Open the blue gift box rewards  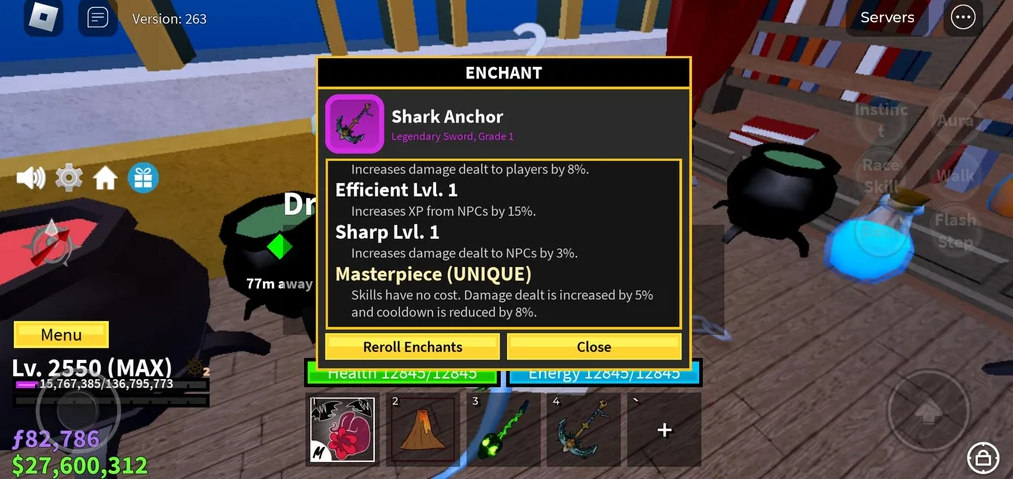143,178
